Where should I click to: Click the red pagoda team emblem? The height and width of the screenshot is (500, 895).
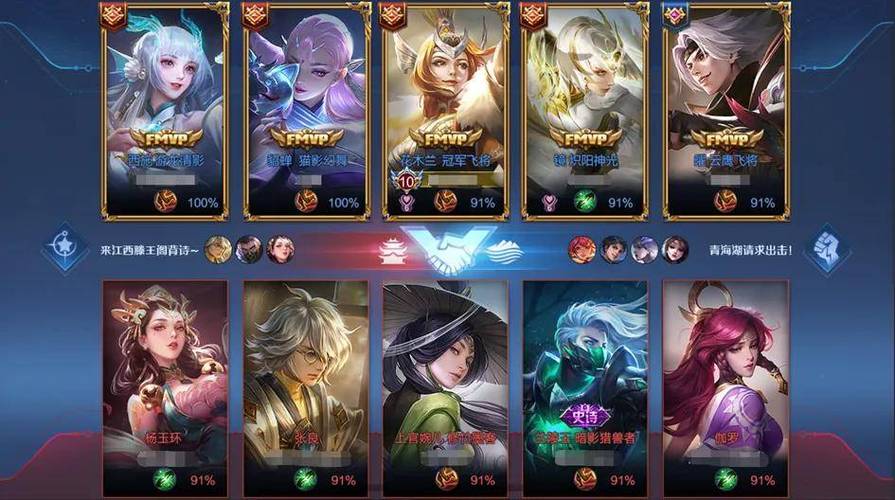pos(393,251)
